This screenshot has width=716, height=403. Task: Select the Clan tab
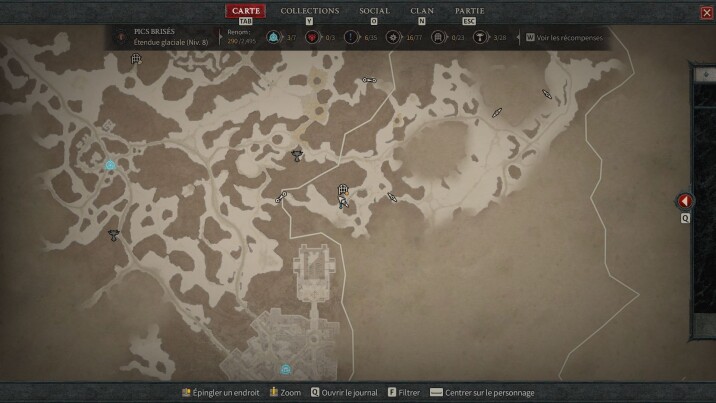click(x=422, y=11)
